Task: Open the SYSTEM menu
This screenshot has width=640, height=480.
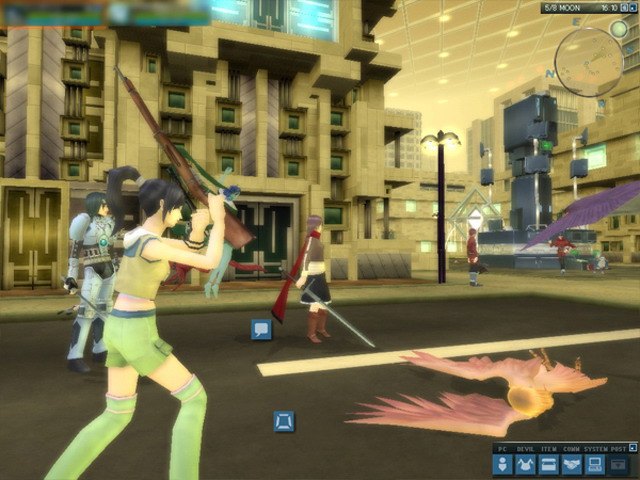Action: click(x=595, y=465)
